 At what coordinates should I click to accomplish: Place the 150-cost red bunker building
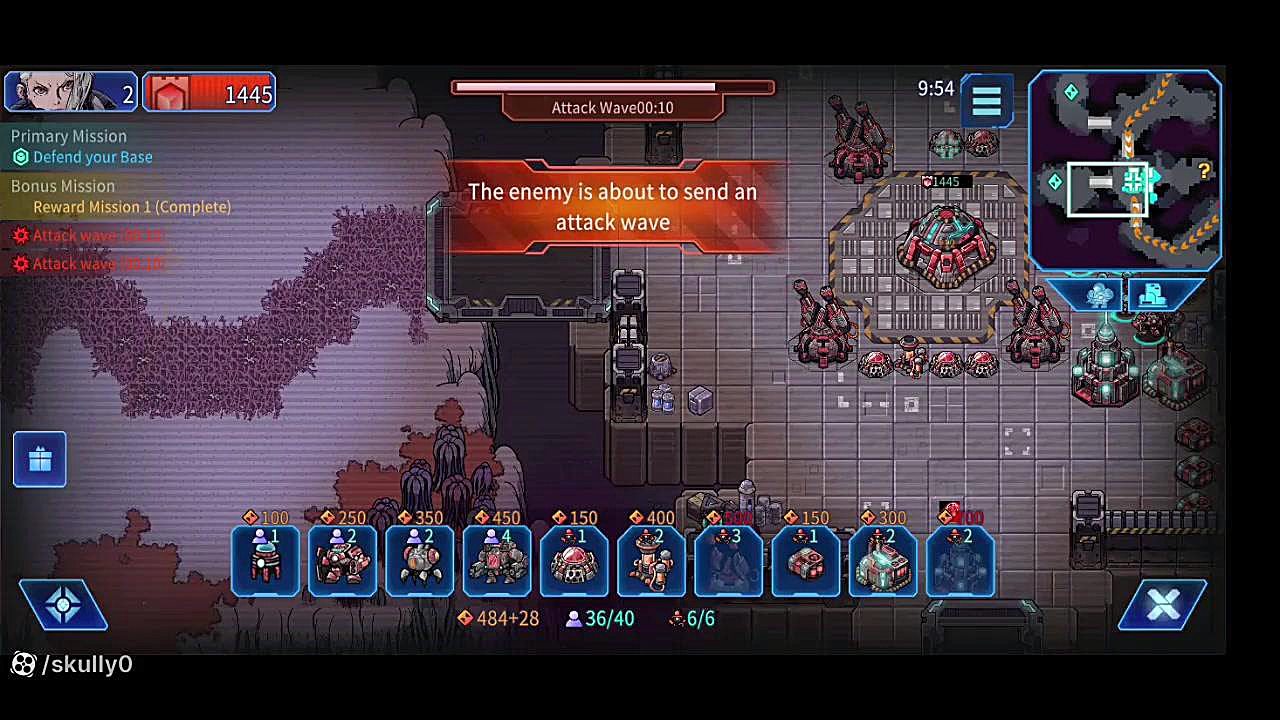(x=805, y=560)
